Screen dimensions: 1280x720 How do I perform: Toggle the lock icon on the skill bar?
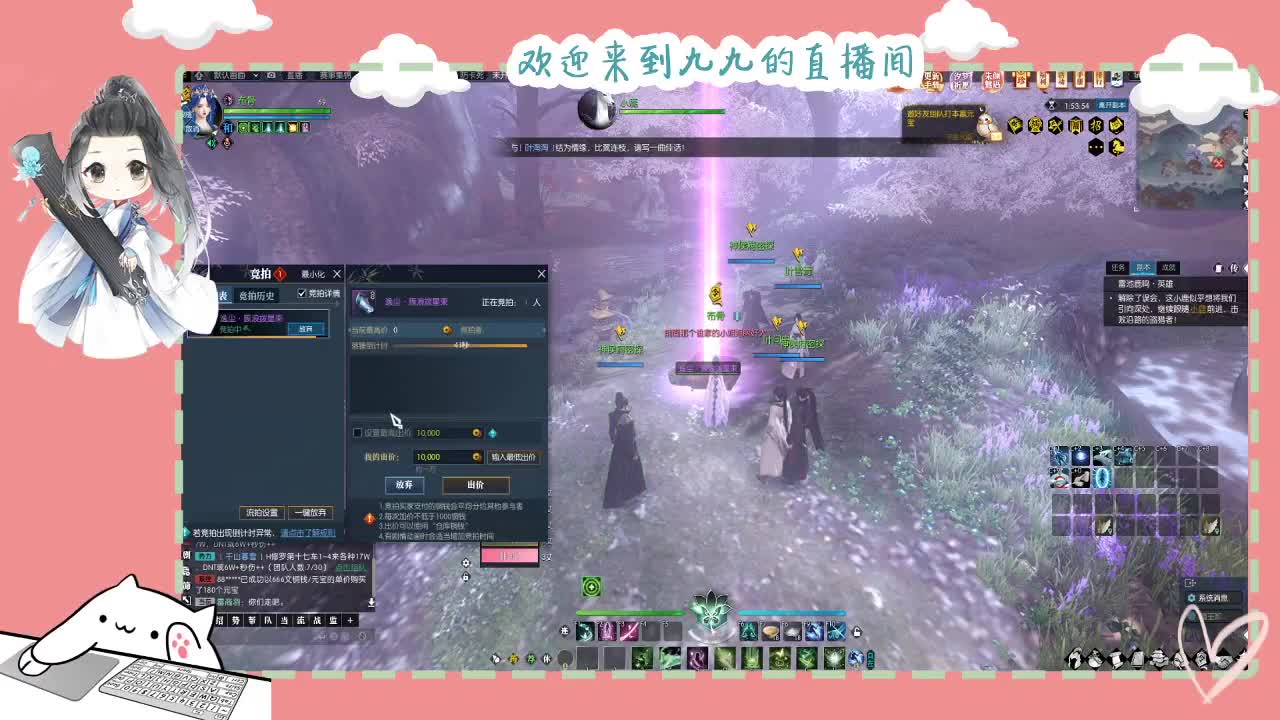click(857, 631)
